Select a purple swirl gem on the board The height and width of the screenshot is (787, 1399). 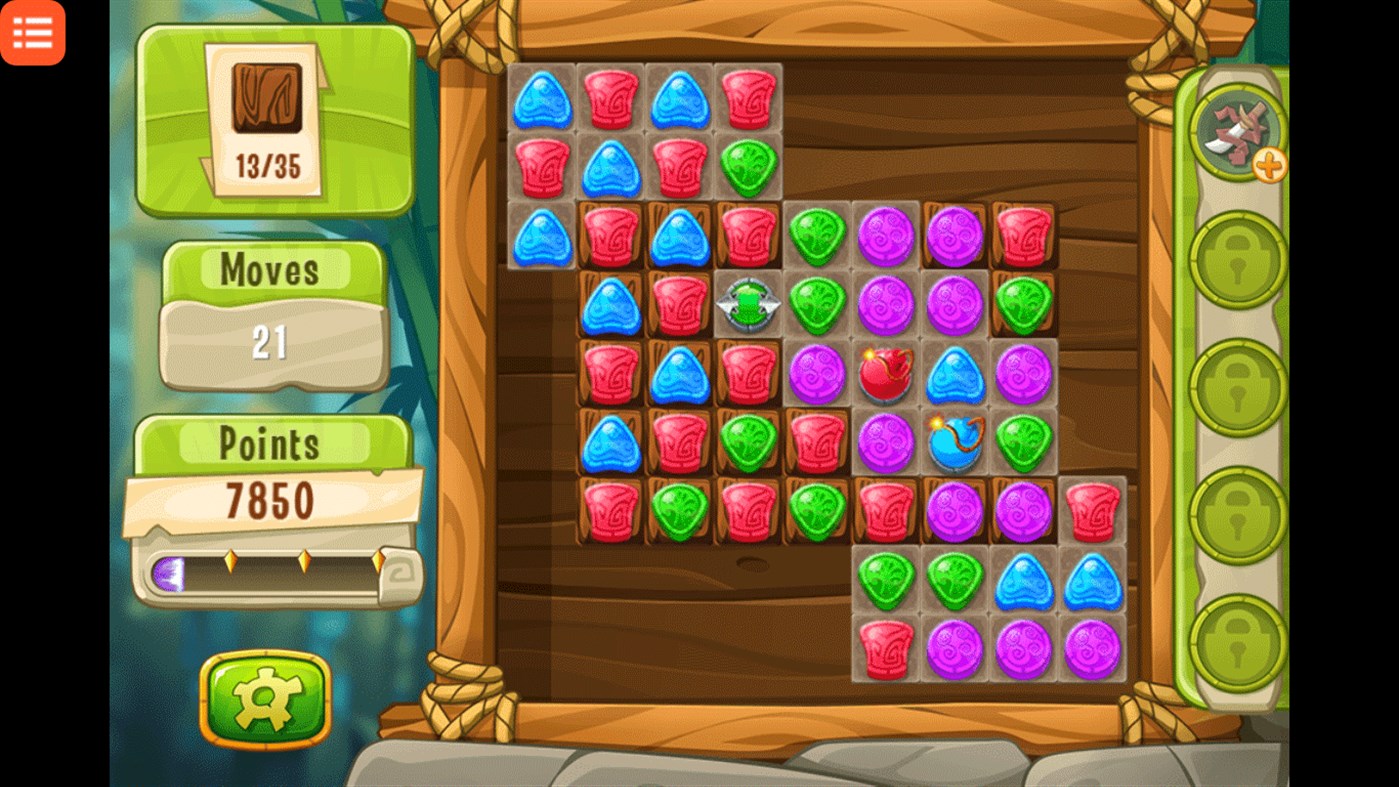coord(886,233)
